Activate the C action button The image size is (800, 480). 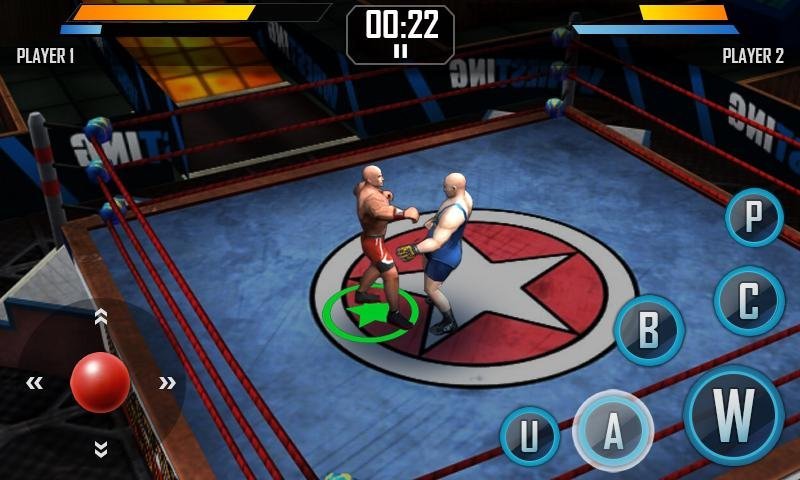click(x=749, y=301)
